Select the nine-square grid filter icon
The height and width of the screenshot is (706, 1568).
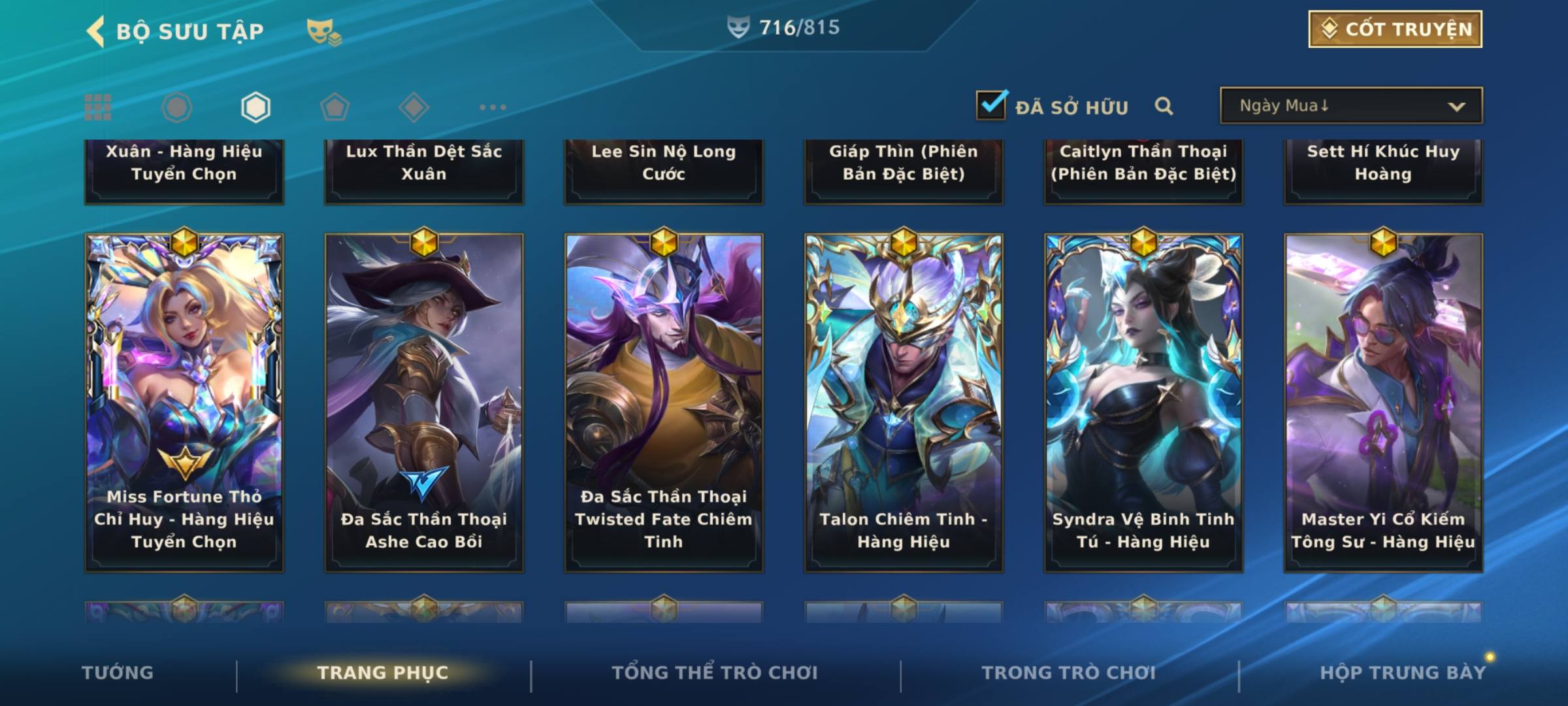coord(98,107)
